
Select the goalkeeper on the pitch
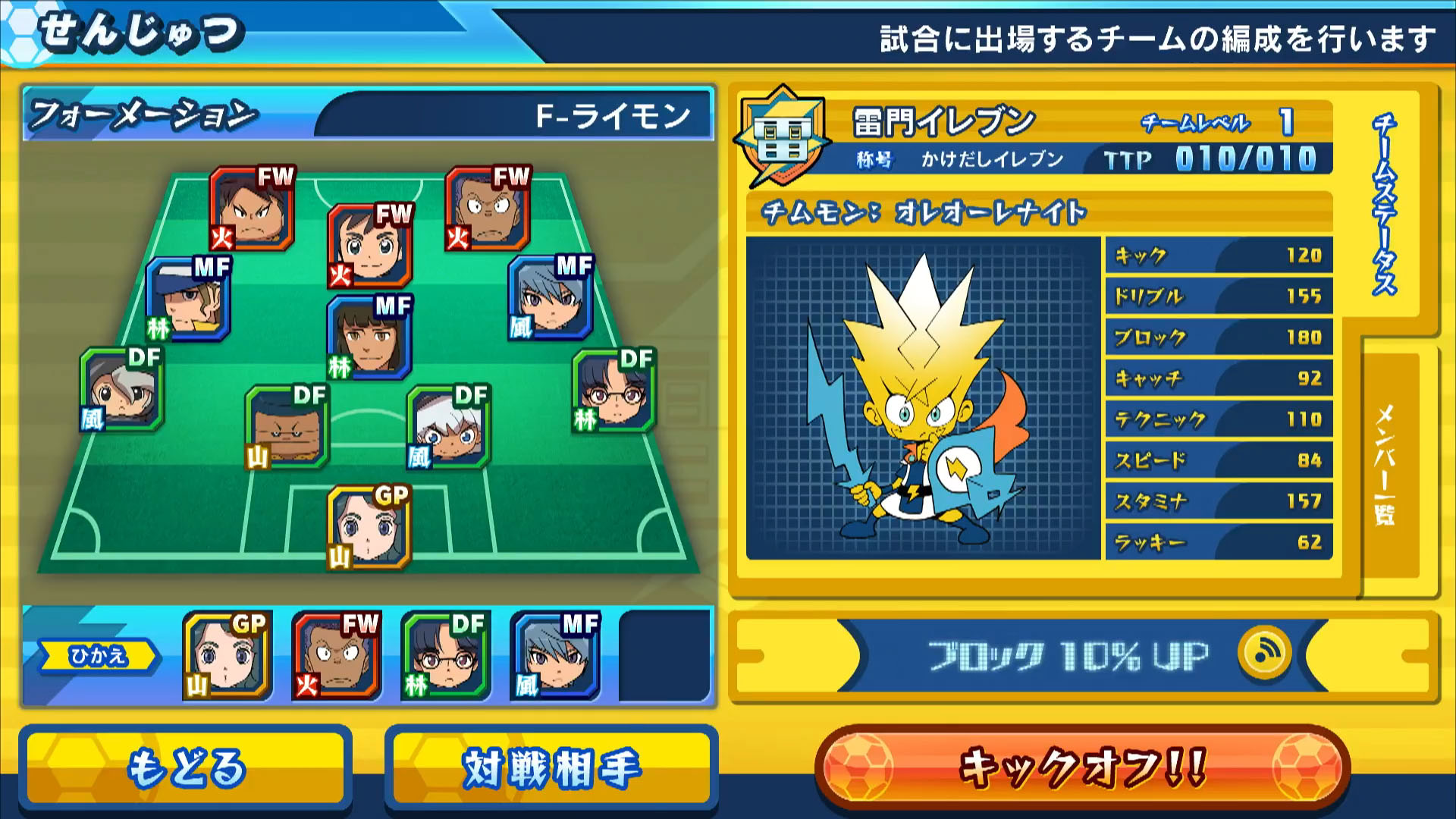point(369,527)
